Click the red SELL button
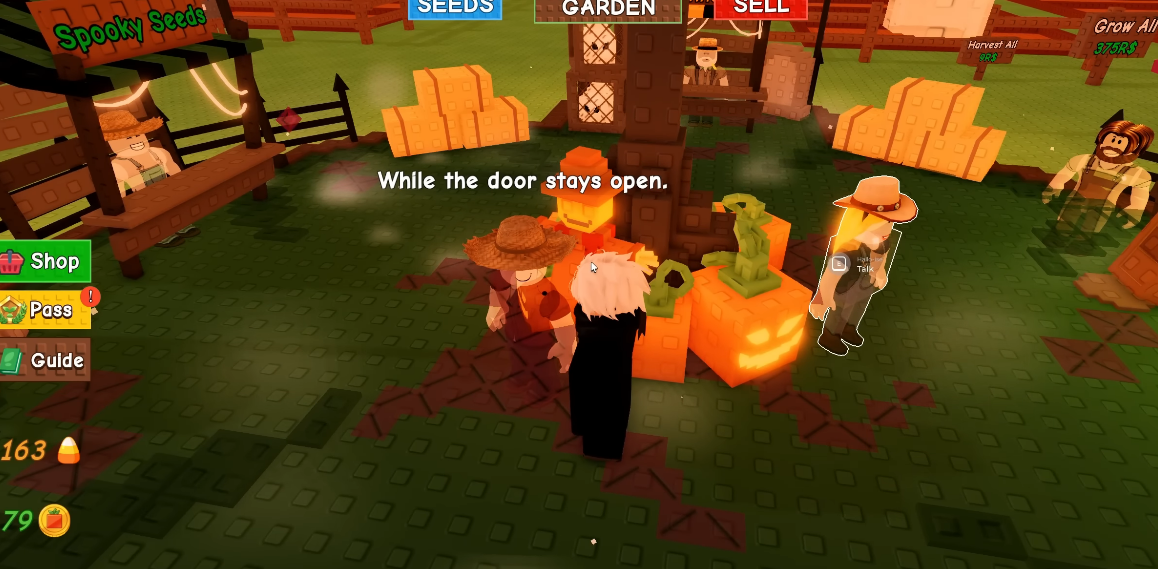This screenshot has width=1158, height=569. [x=761, y=8]
